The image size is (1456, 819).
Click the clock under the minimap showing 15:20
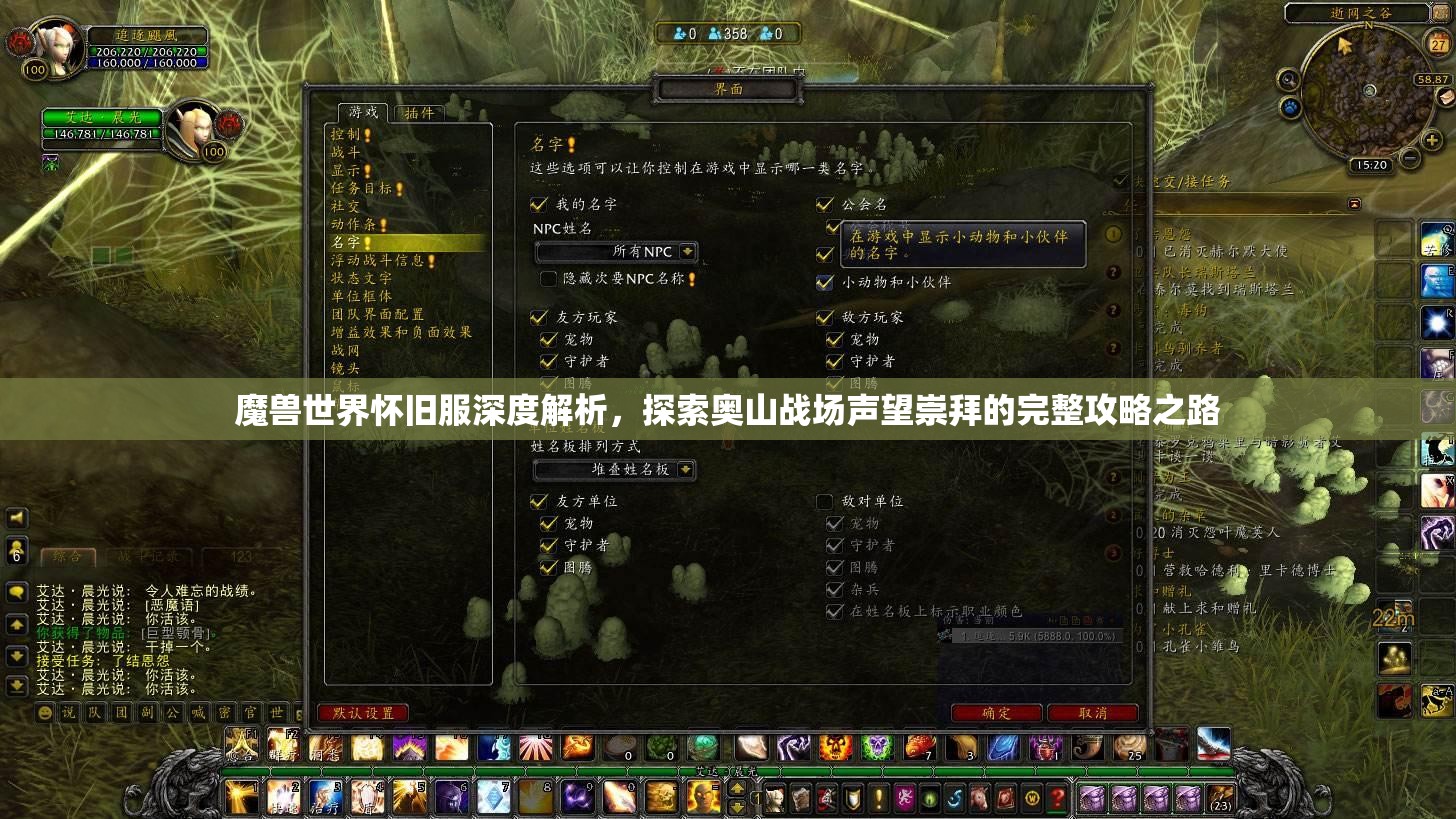coord(1372,164)
